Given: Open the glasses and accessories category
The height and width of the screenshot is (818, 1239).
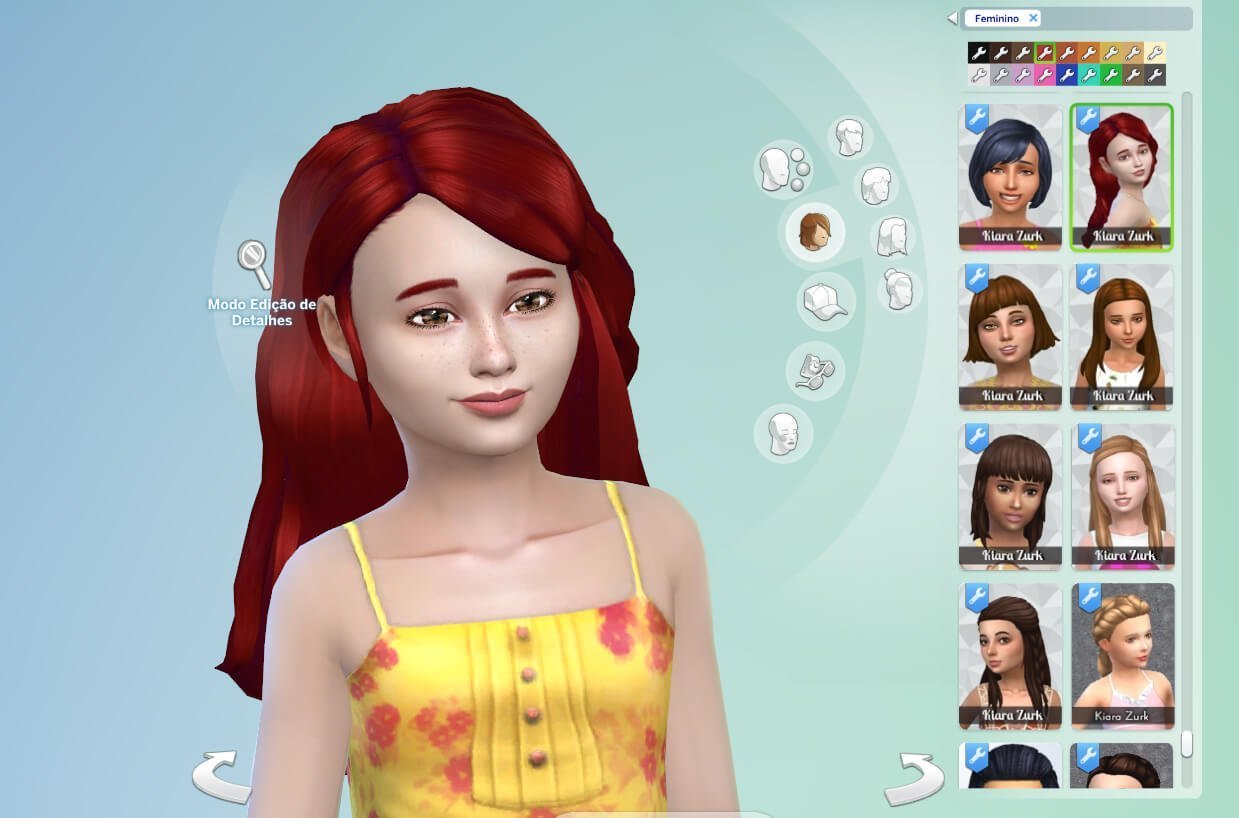Looking at the screenshot, I should pos(814,371).
